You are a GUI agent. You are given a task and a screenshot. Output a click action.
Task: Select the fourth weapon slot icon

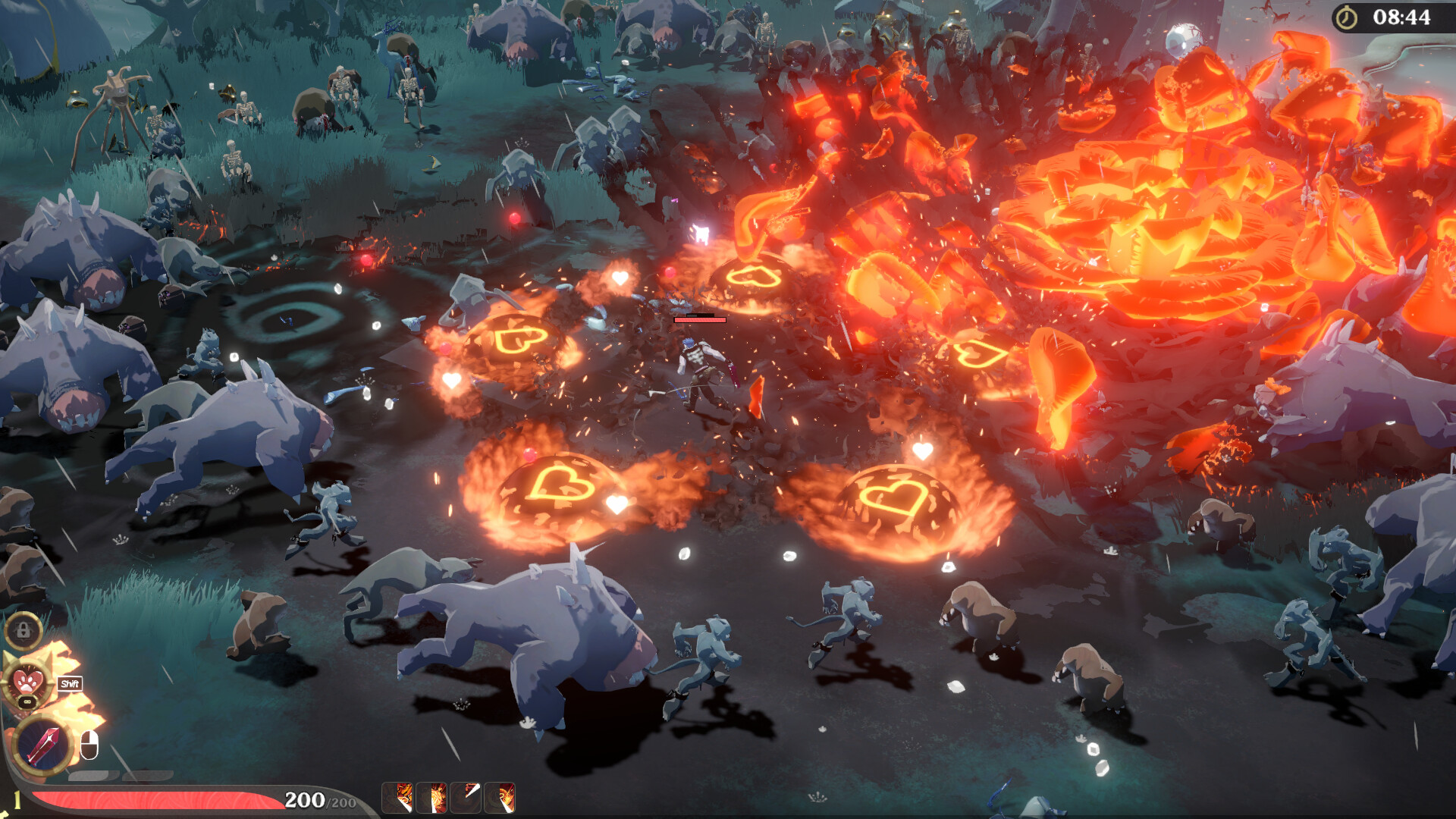[498, 799]
